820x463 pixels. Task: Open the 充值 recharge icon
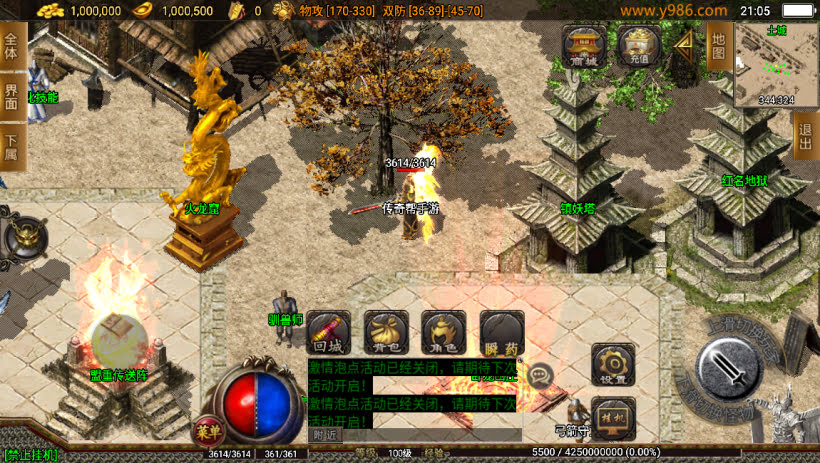(x=637, y=47)
